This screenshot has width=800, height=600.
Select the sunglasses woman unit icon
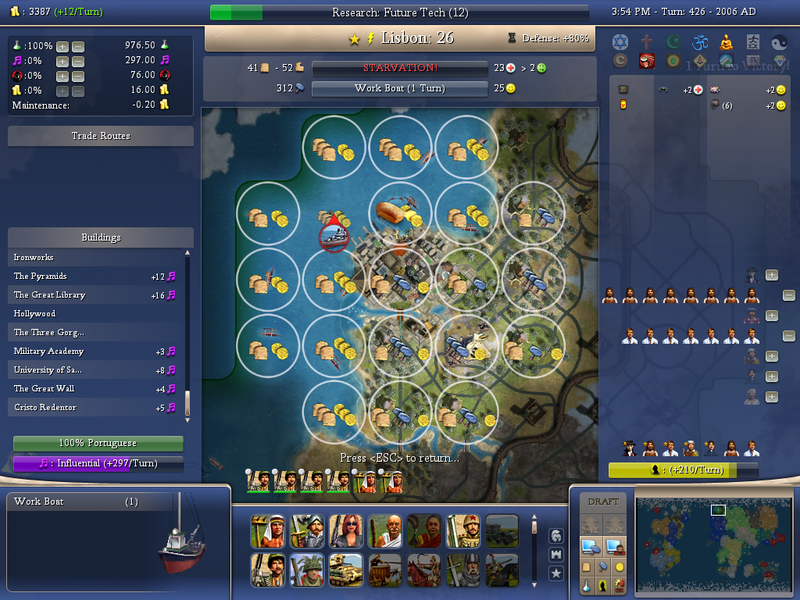345,530
